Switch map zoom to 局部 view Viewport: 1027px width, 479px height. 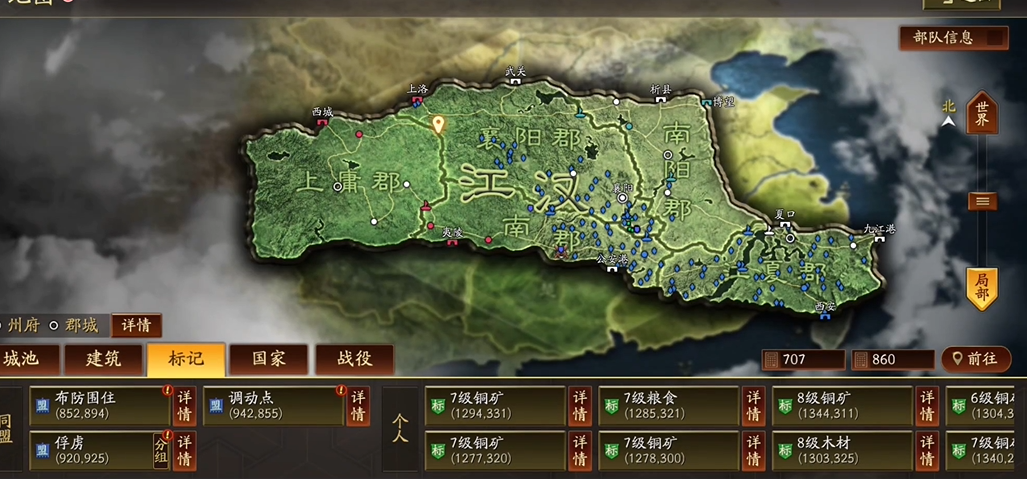tap(982, 288)
